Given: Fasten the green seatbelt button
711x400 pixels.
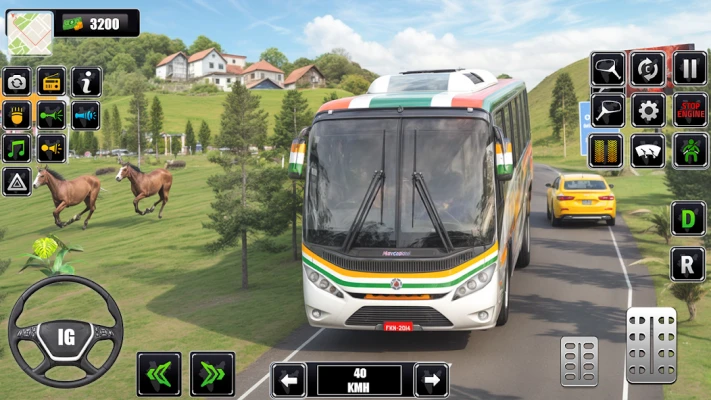Looking at the screenshot, I should click(x=689, y=151).
